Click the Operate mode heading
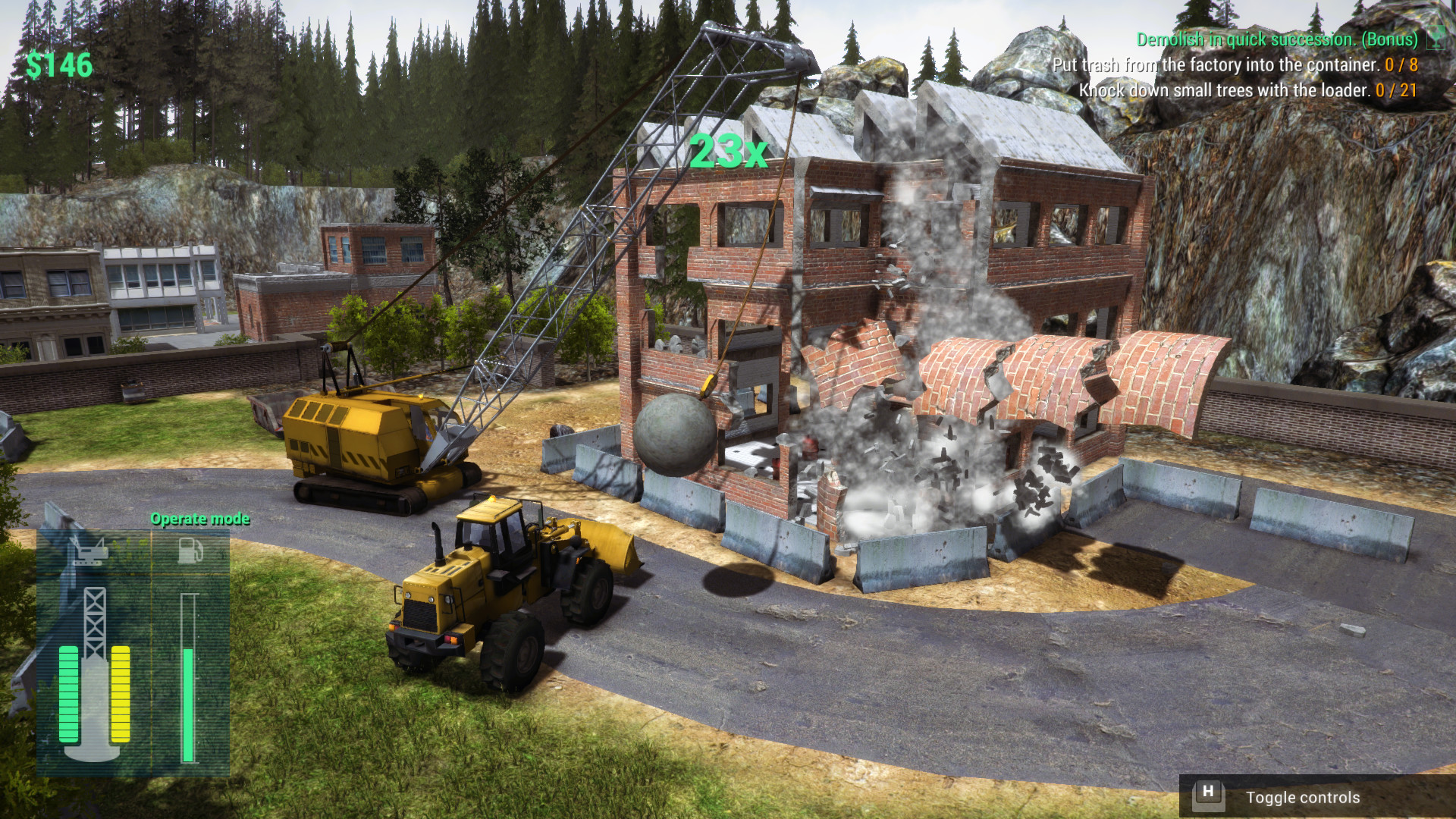1456x819 pixels. click(200, 519)
